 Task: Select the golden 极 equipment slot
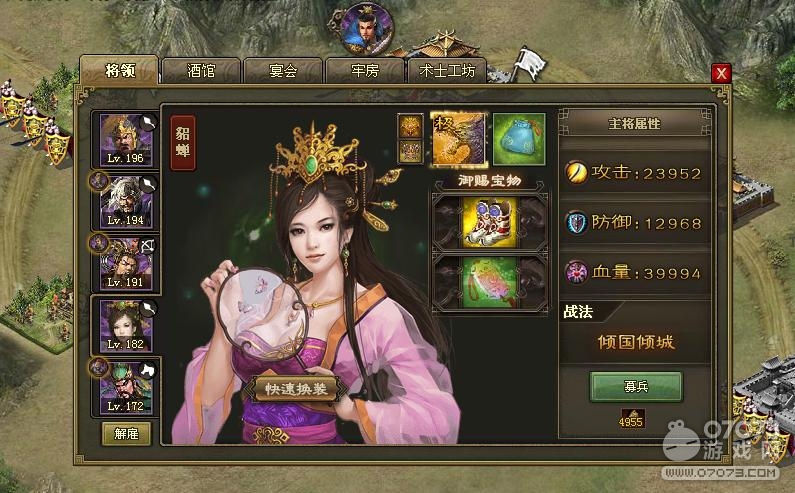coord(458,138)
